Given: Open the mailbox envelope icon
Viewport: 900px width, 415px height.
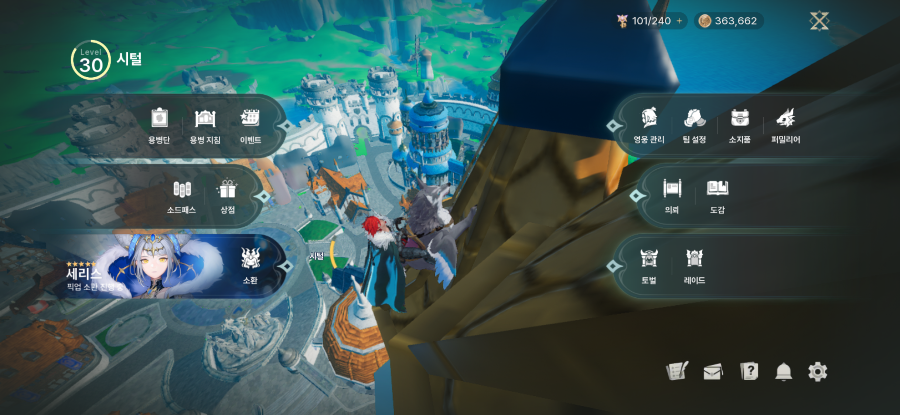Looking at the screenshot, I should pos(713,372).
